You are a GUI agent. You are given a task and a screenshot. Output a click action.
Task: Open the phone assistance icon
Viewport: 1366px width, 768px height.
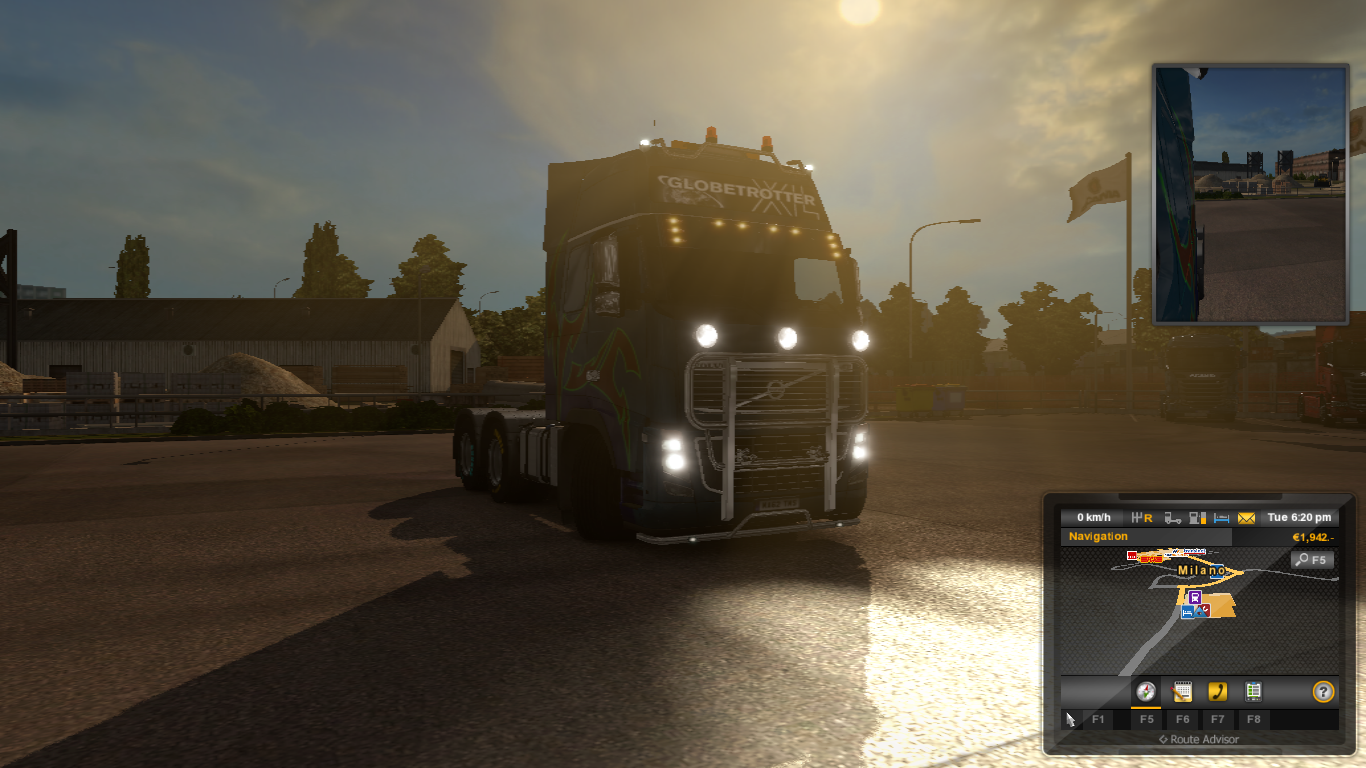1218,692
